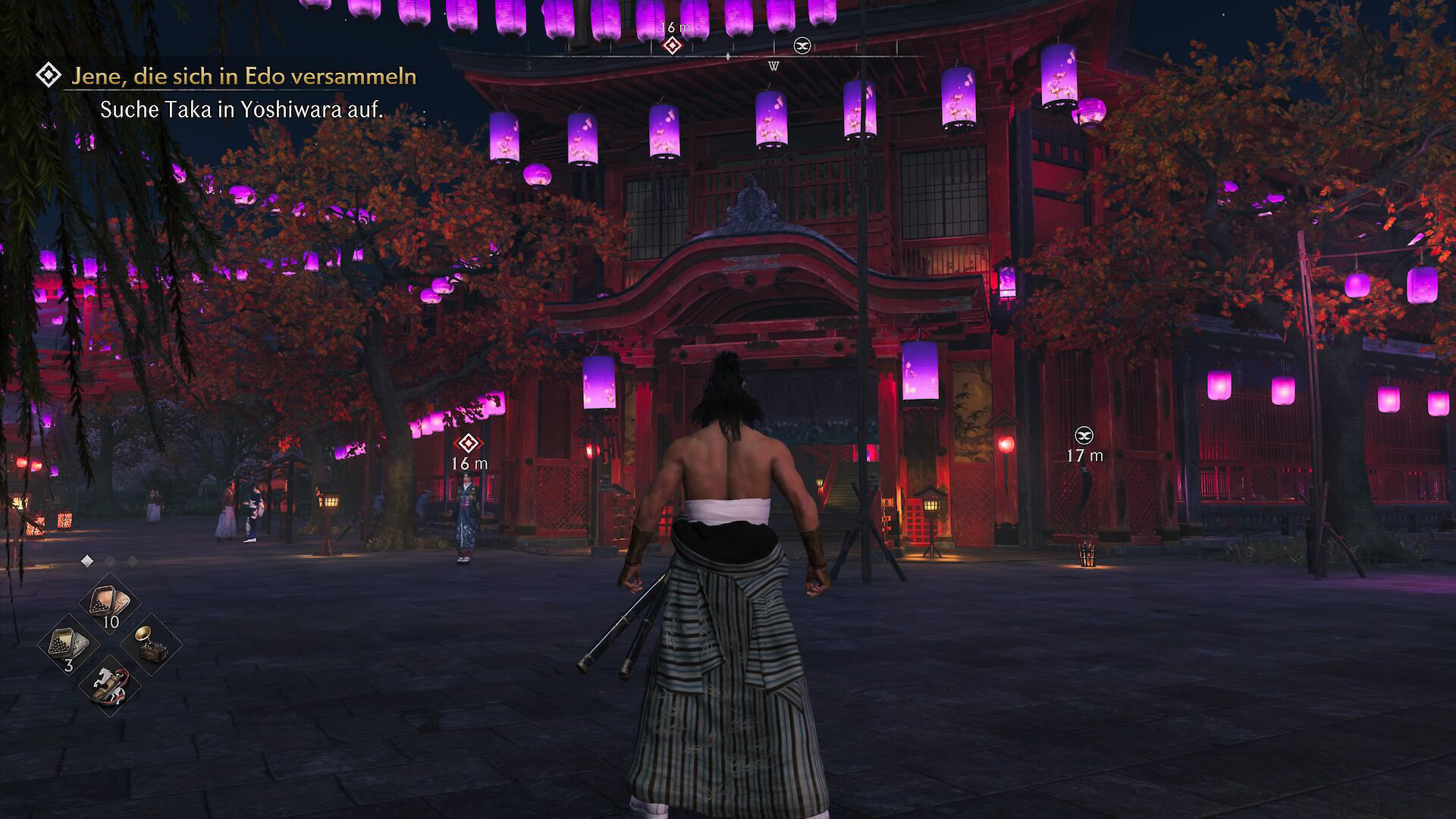Screen dimensions: 1456x819
Task: Open the quest 'Jene, die sich in Edo versammeln'
Action: pos(243,76)
